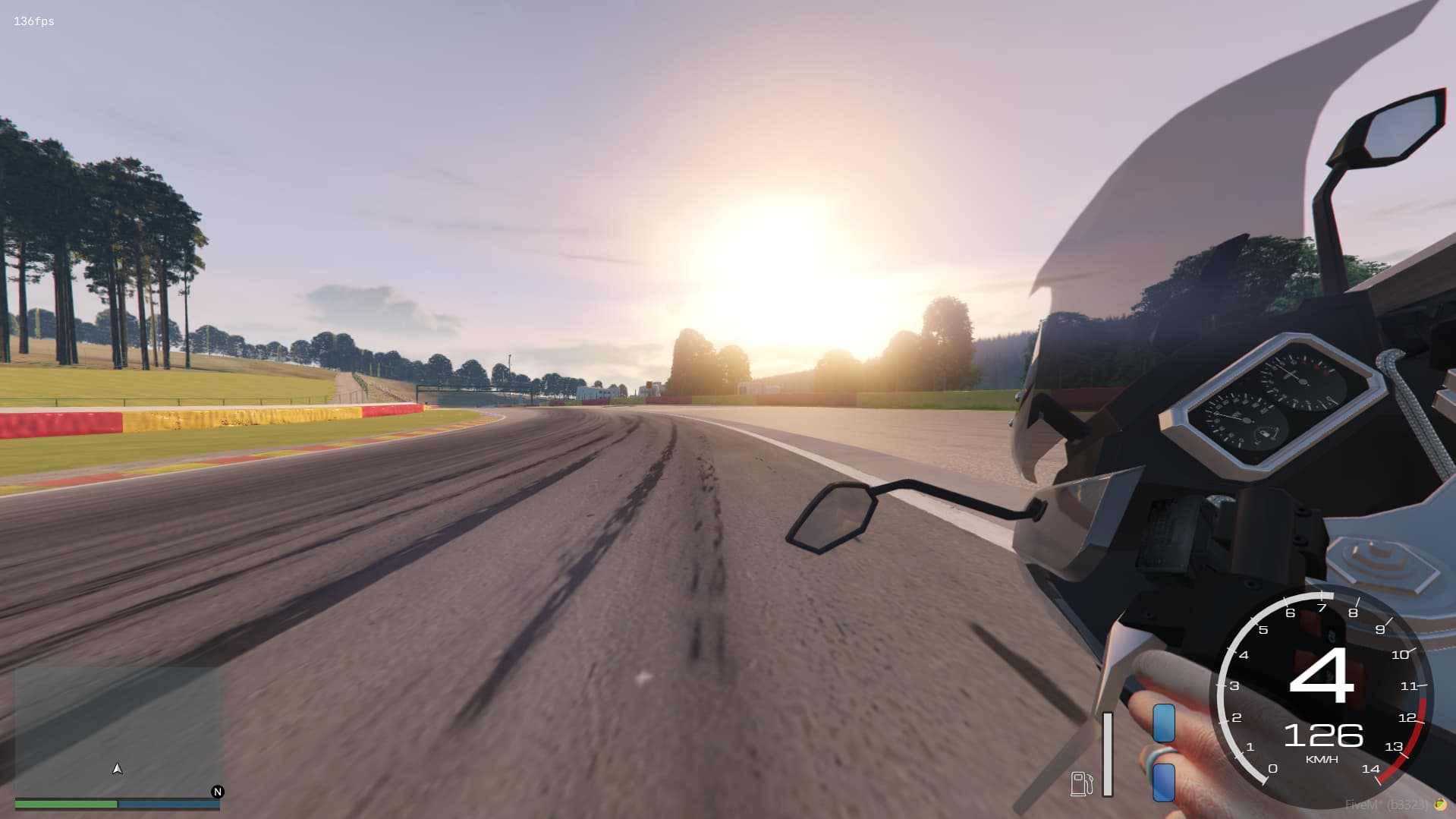Click the player arrow on the minimap
Viewport: 1456px width, 819px height.
pos(116,767)
